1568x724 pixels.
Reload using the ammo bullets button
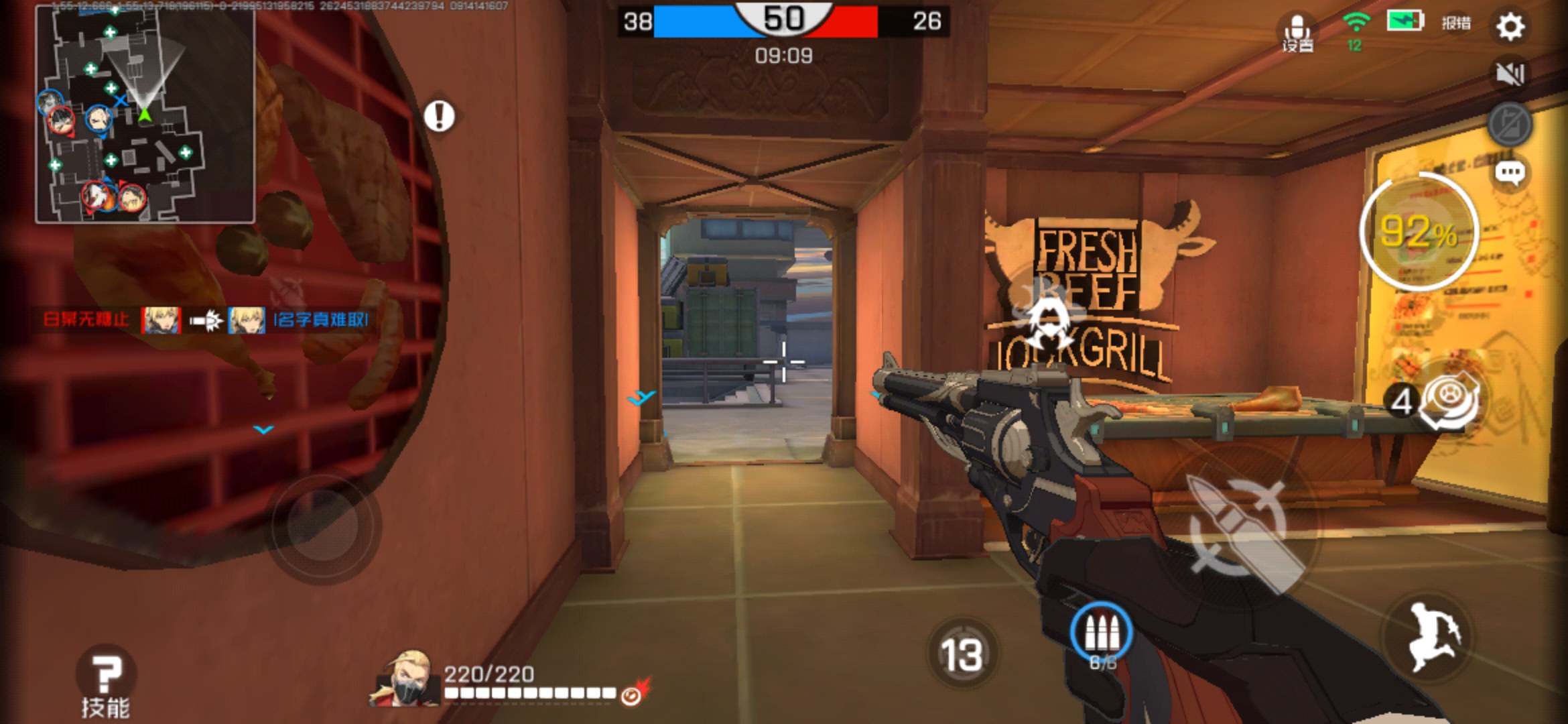click(x=1101, y=633)
